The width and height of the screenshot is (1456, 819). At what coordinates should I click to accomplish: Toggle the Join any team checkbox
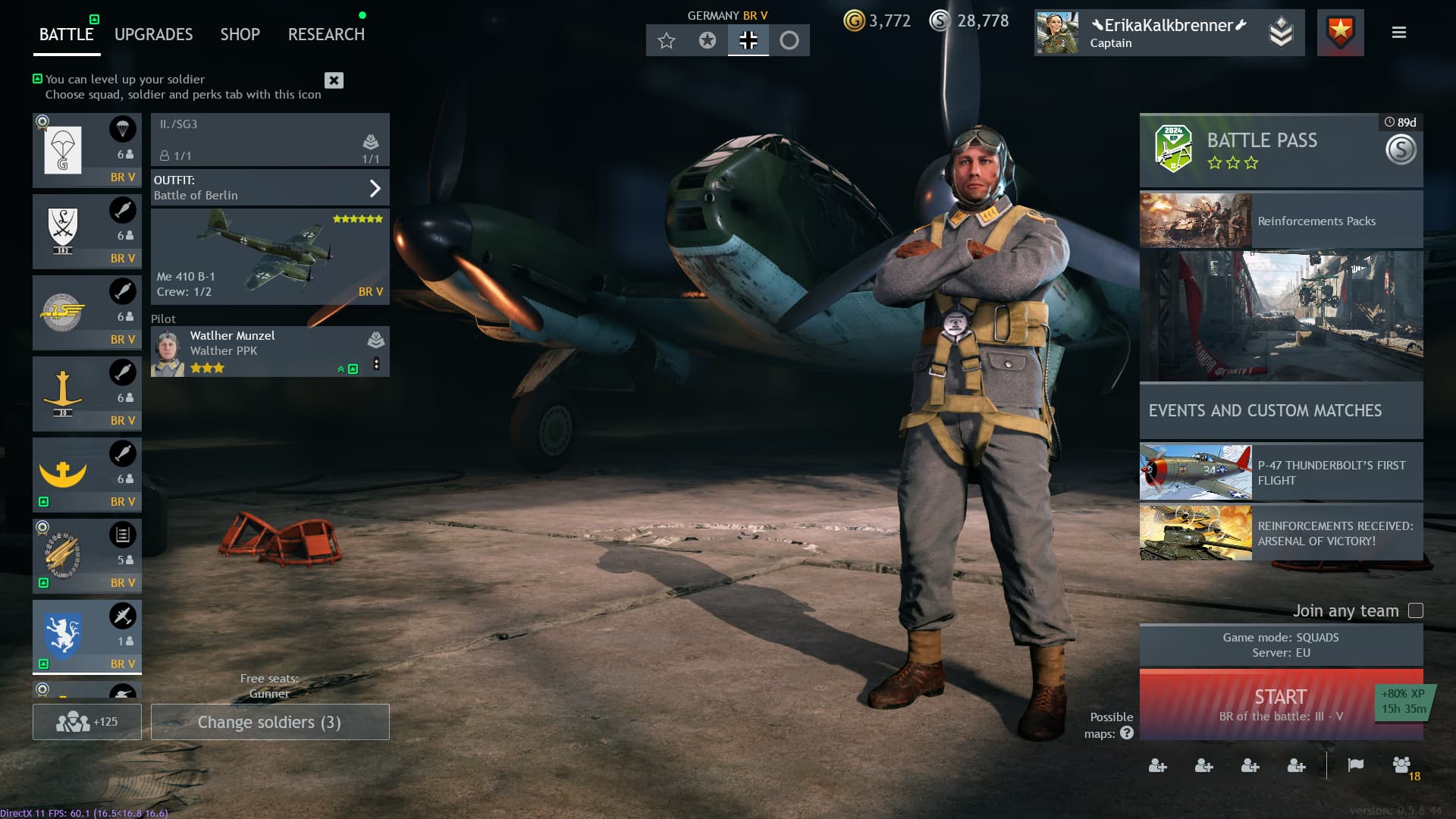pos(1415,610)
